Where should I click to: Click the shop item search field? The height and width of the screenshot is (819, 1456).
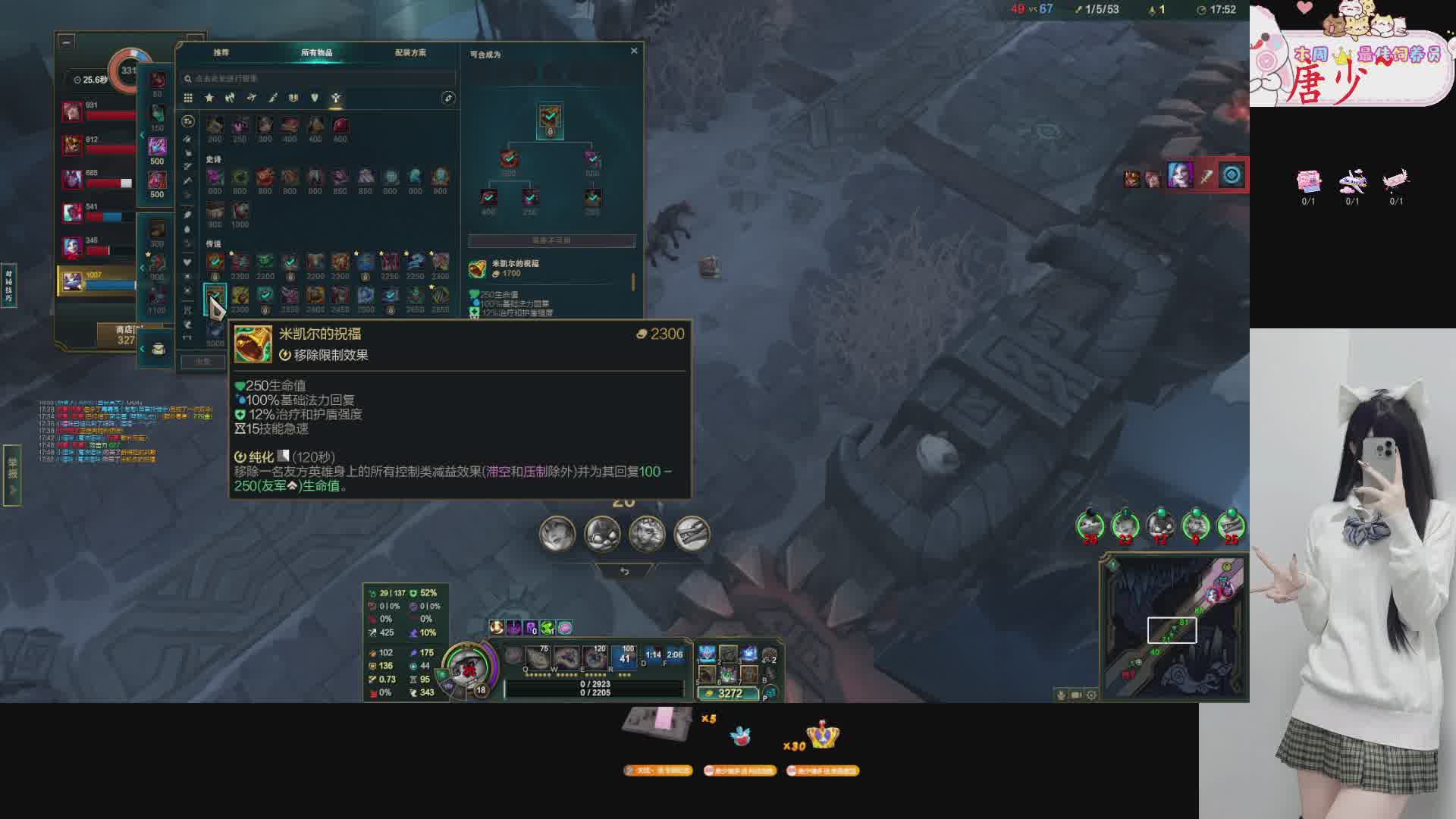318,78
